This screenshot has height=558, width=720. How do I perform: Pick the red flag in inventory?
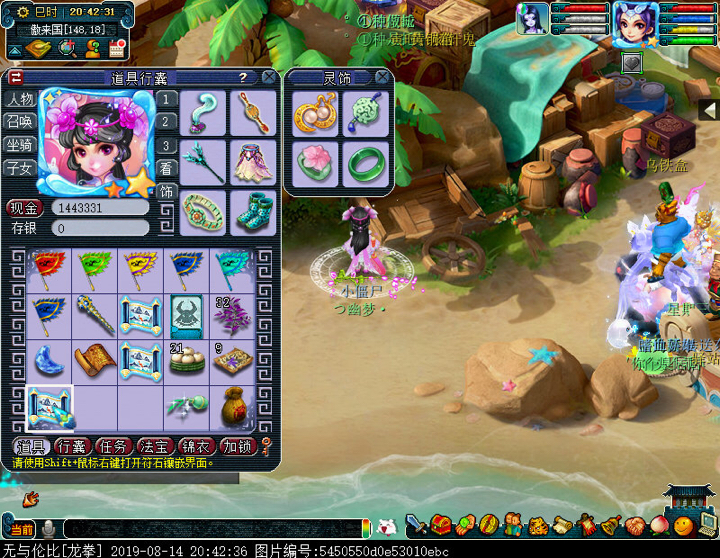(x=49, y=268)
